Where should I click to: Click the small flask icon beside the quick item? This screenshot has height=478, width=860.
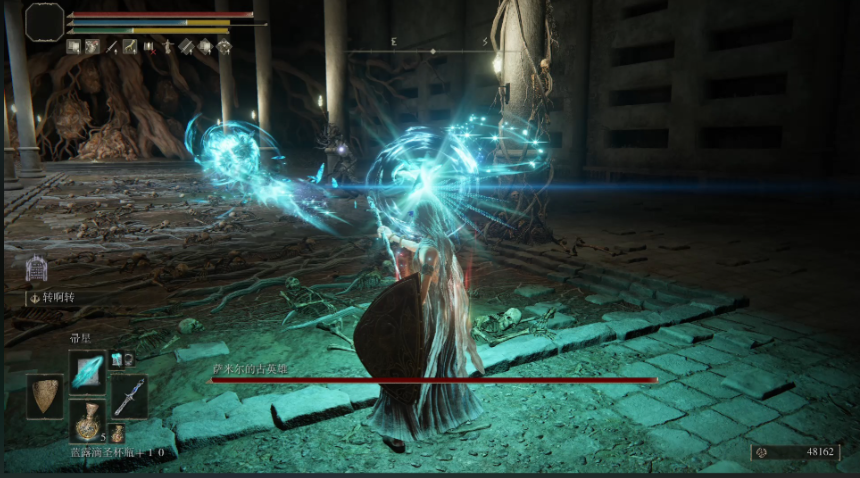[117, 432]
